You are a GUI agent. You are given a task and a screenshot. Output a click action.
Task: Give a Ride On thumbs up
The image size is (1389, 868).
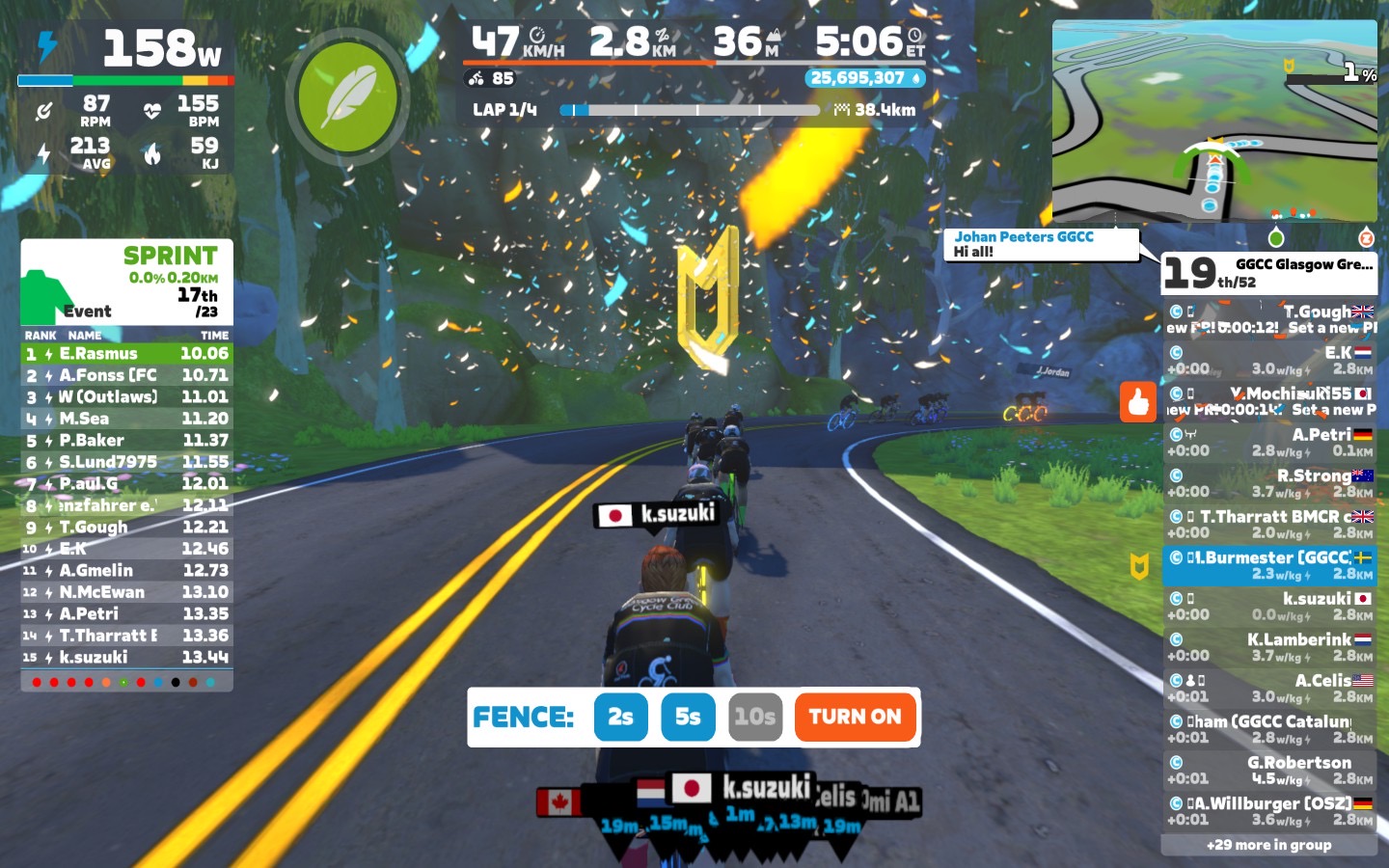pyautogui.click(x=1138, y=401)
